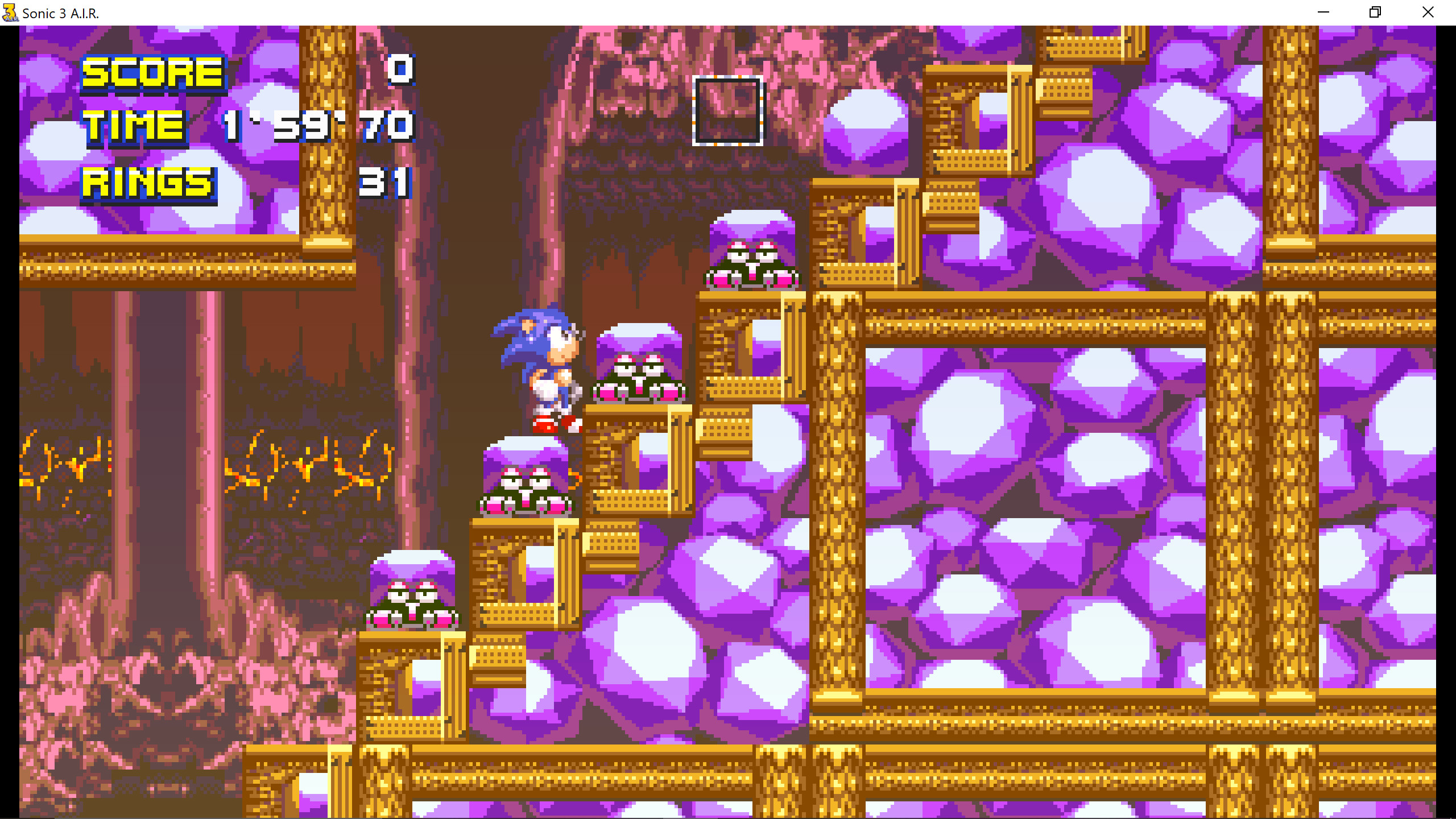Click the restore window button

1376,11
